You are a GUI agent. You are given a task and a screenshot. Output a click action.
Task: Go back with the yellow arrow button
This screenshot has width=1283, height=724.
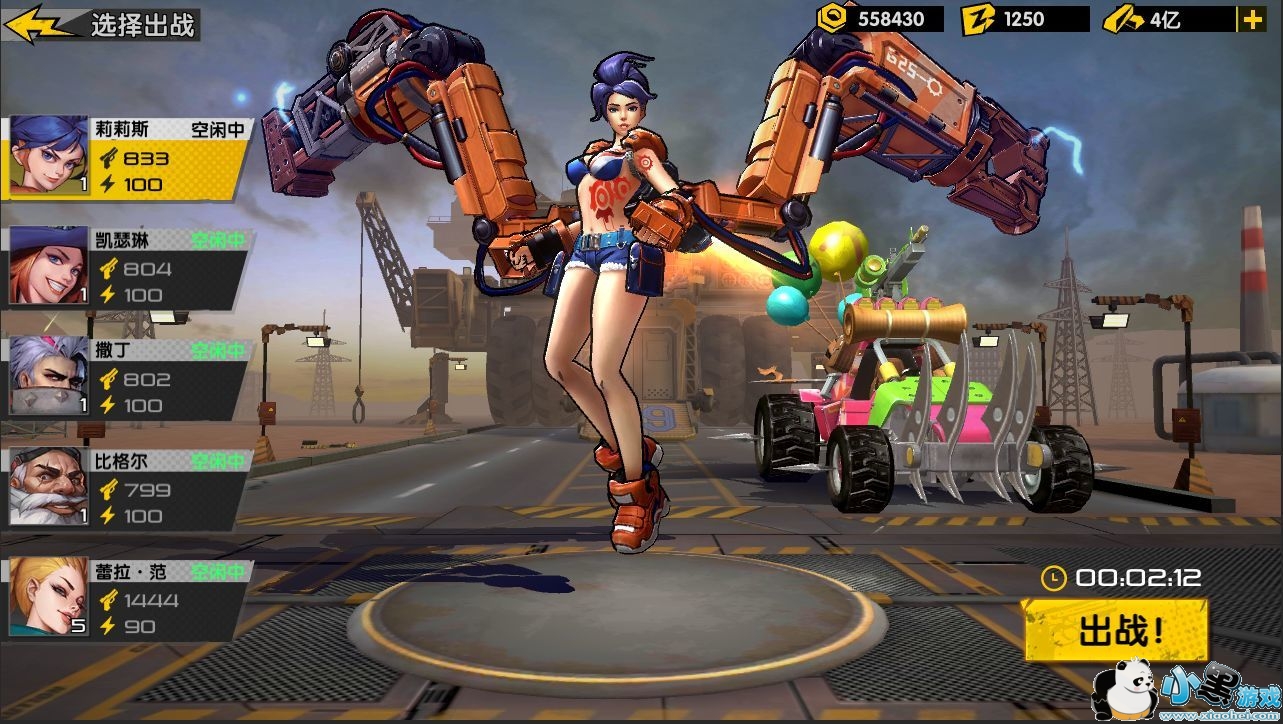click(38, 25)
